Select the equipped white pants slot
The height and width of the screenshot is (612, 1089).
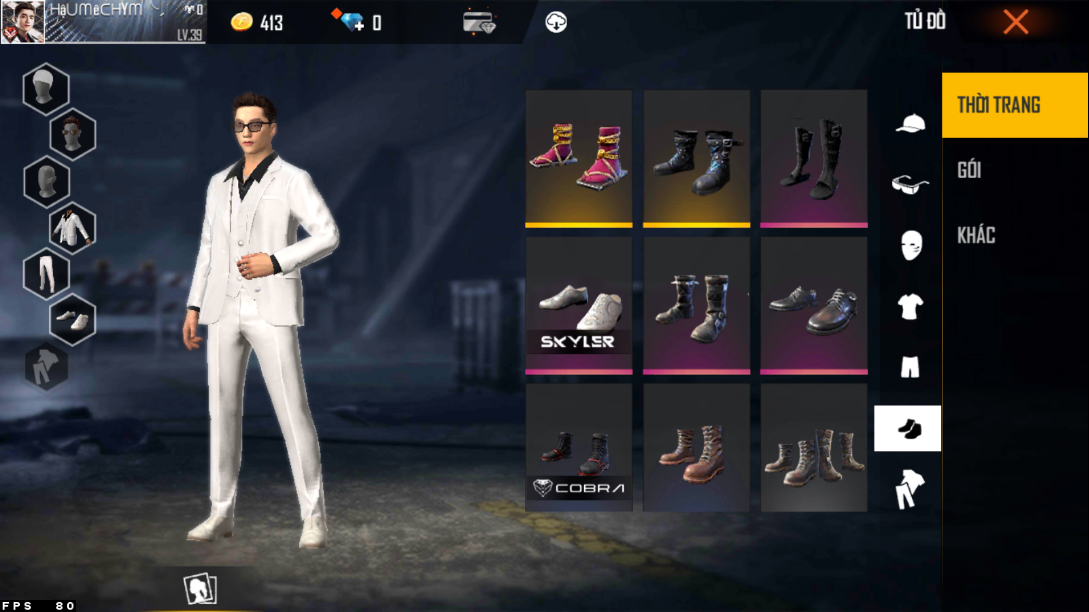(x=46, y=273)
